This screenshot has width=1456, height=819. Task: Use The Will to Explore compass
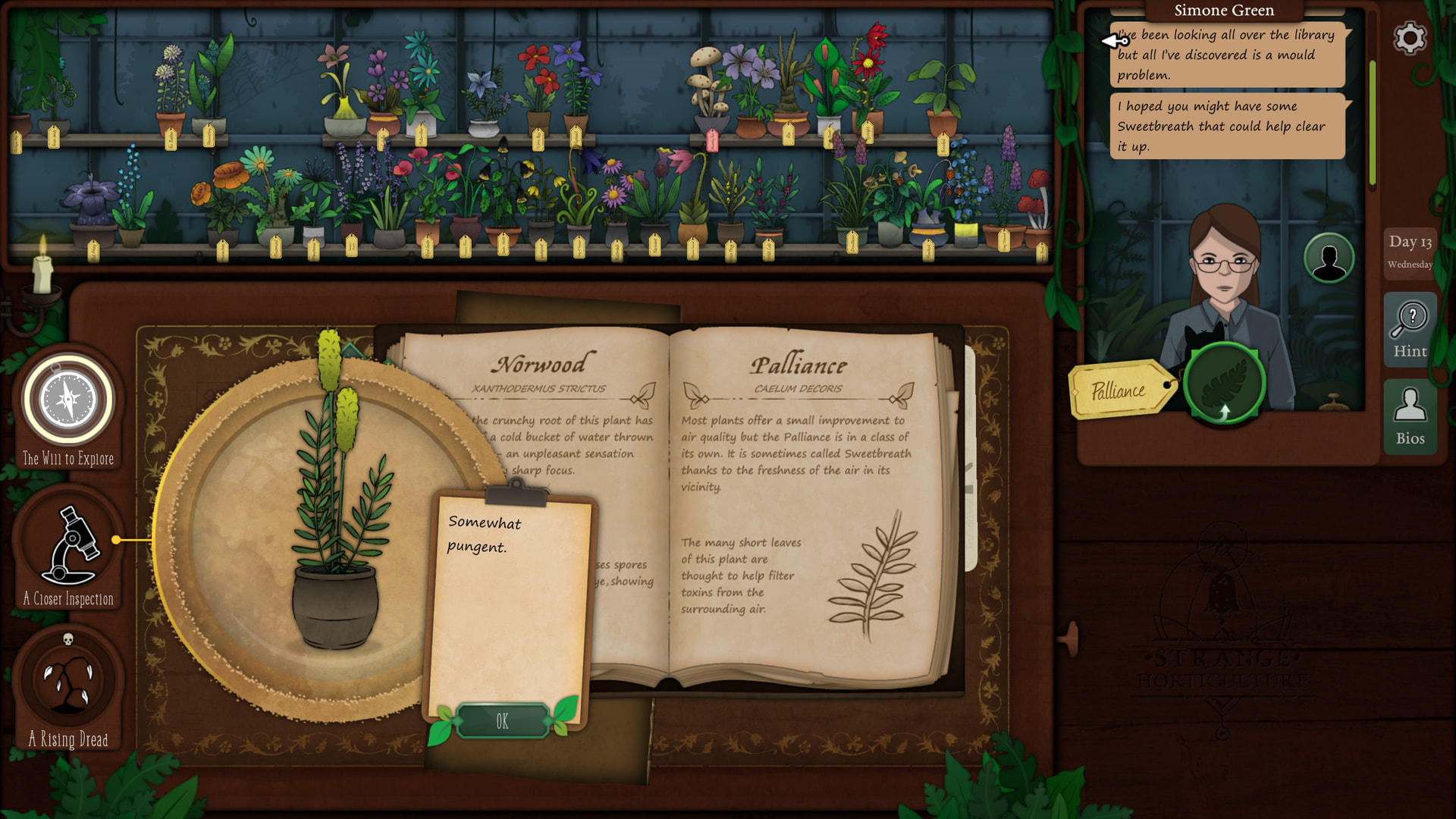pos(68,400)
